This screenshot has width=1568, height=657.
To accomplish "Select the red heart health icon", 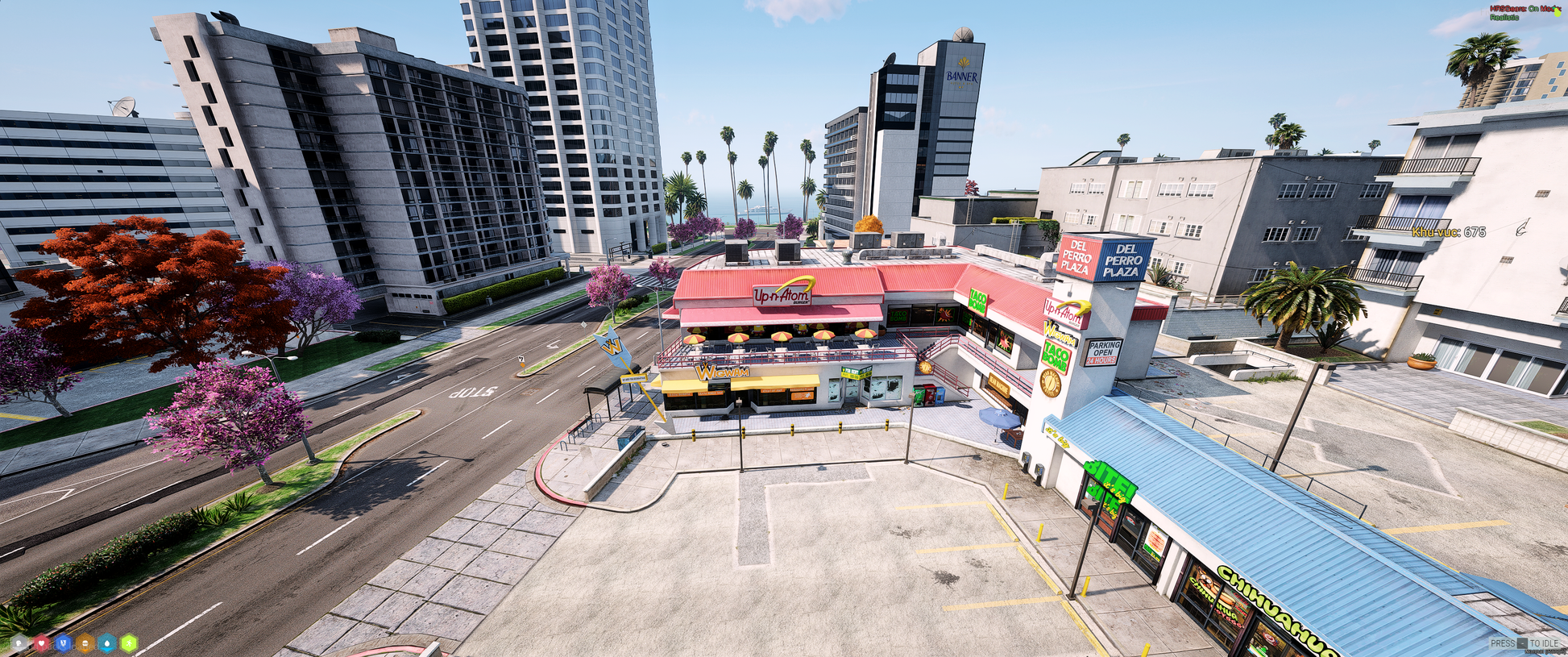I will point(41,643).
